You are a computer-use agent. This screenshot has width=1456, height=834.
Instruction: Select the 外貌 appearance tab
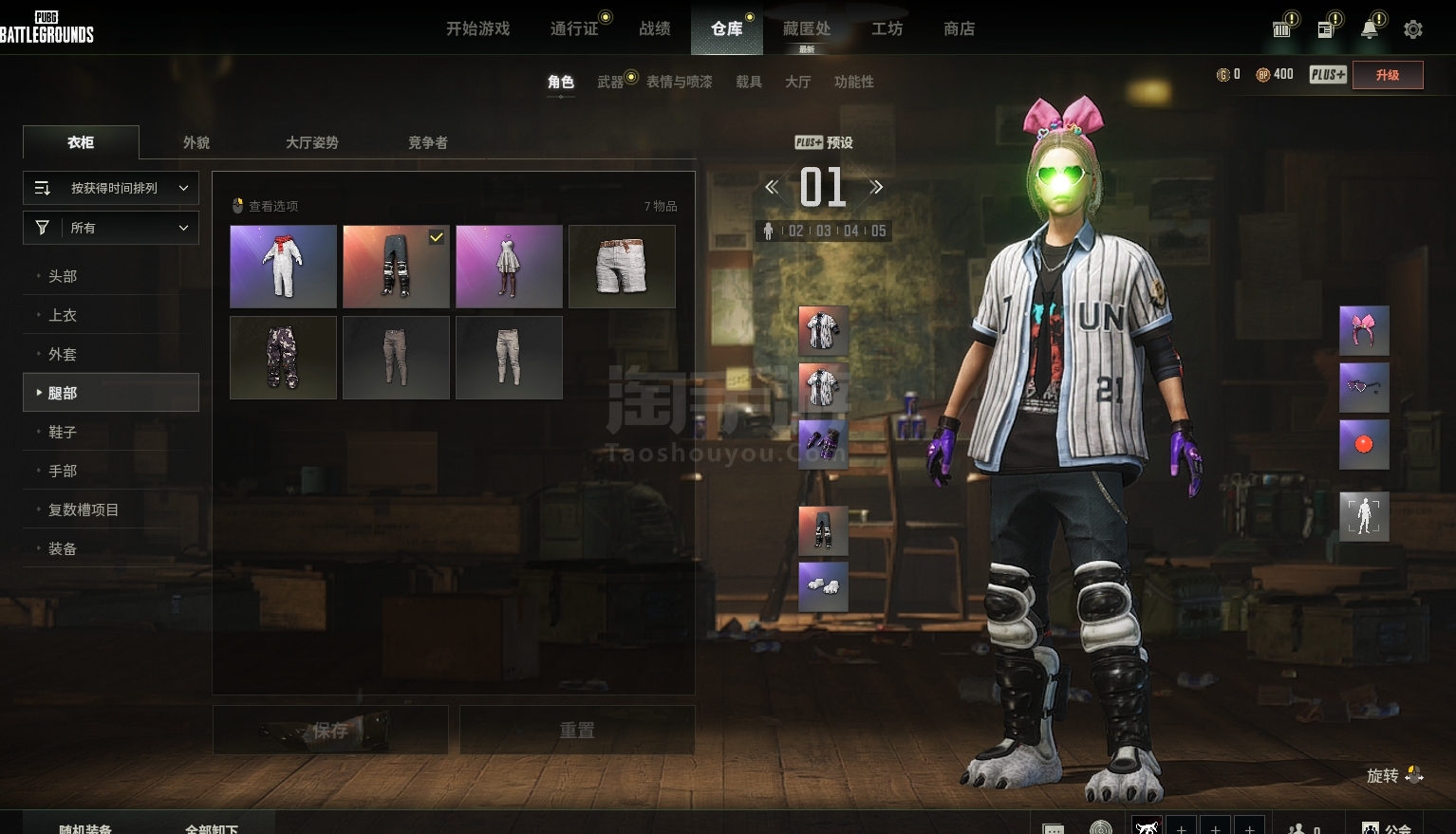pyautogui.click(x=196, y=142)
